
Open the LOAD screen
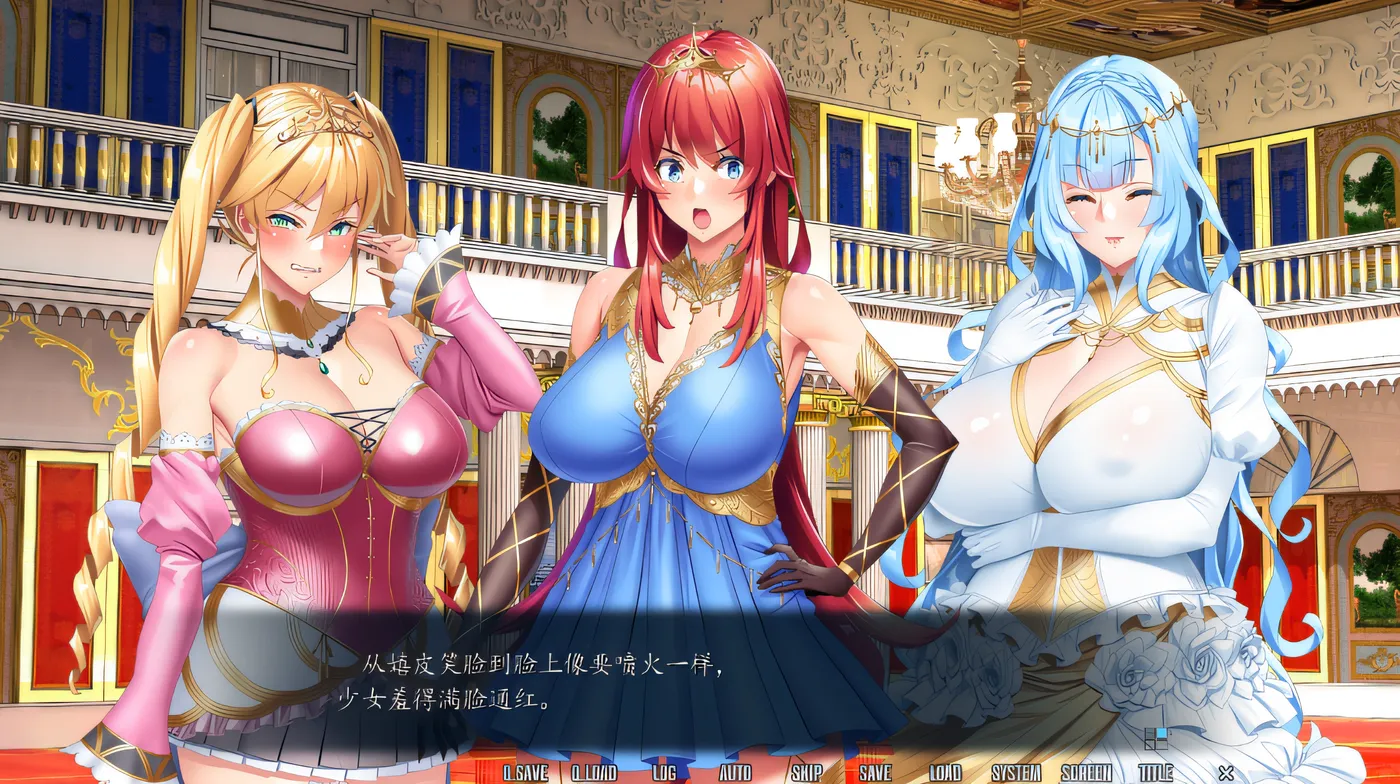[944, 771]
